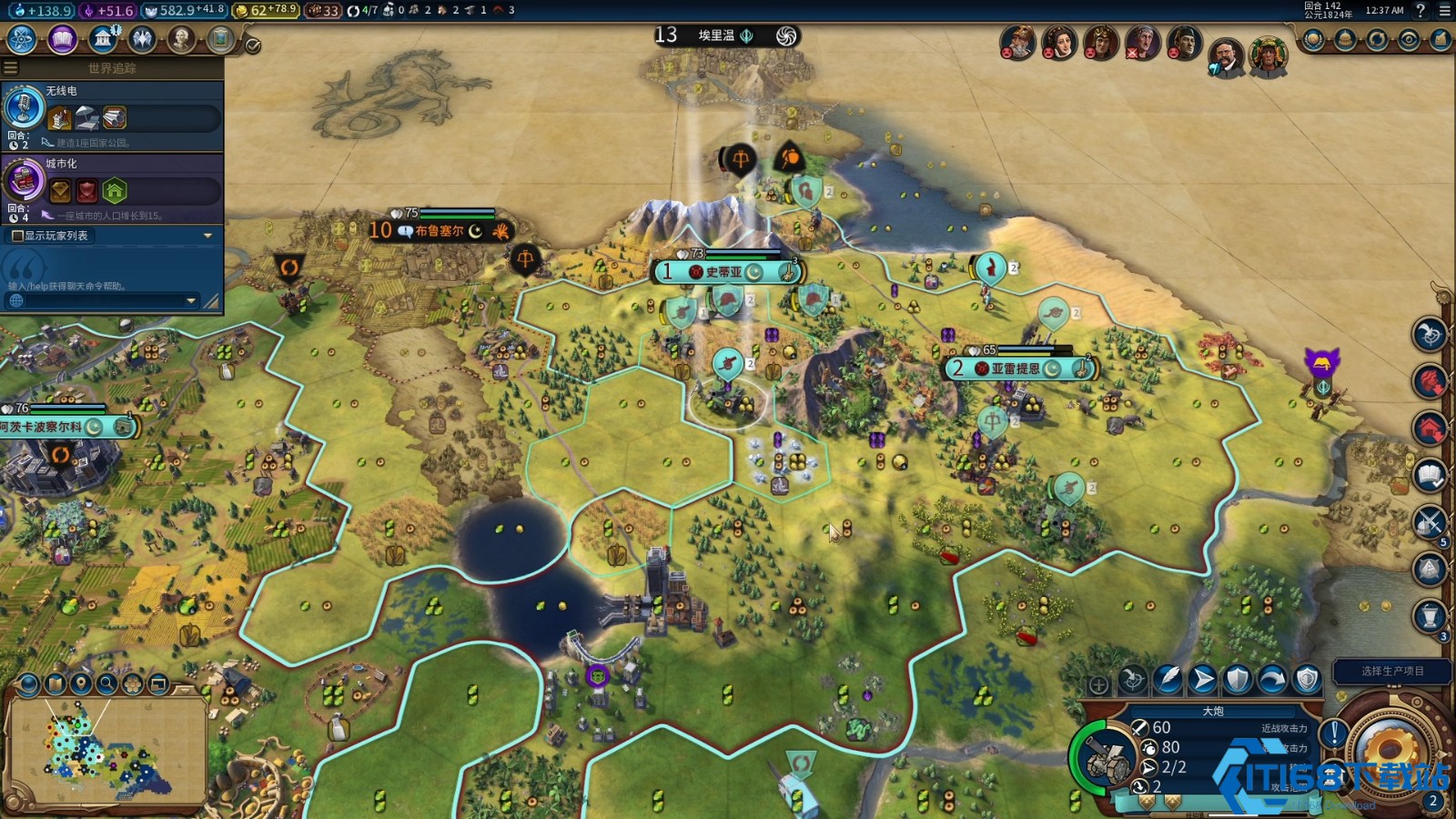
Task: Click the minimap
Action: [x=105, y=752]
